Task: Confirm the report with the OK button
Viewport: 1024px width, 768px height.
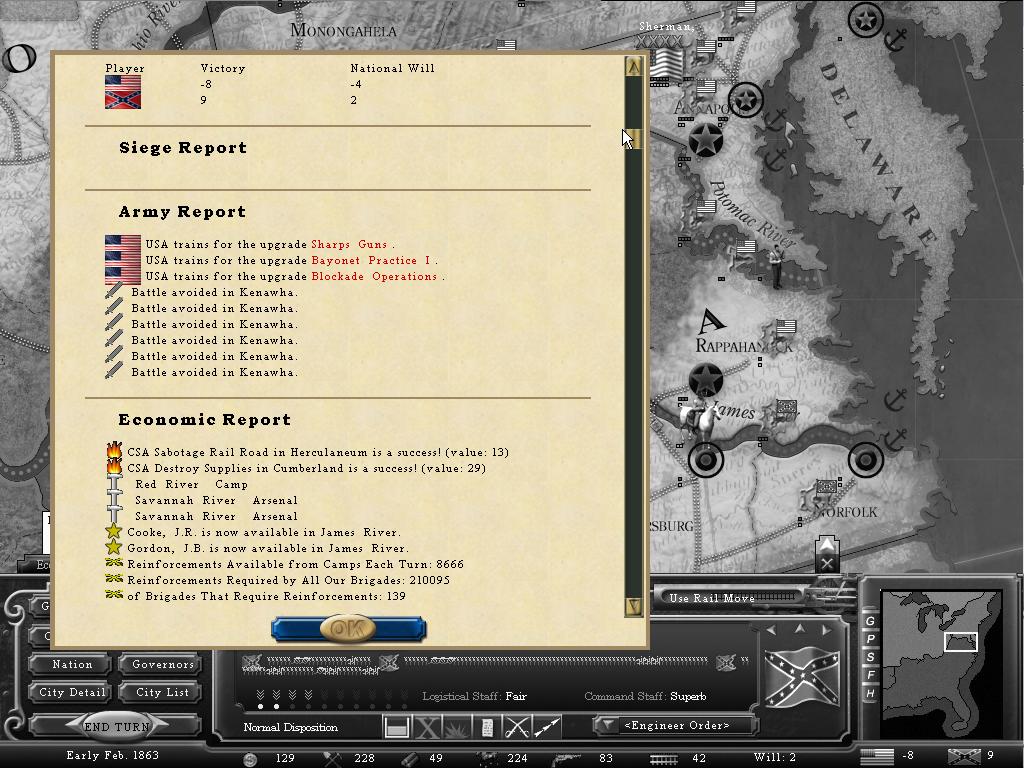Action: tap(348, 628)
